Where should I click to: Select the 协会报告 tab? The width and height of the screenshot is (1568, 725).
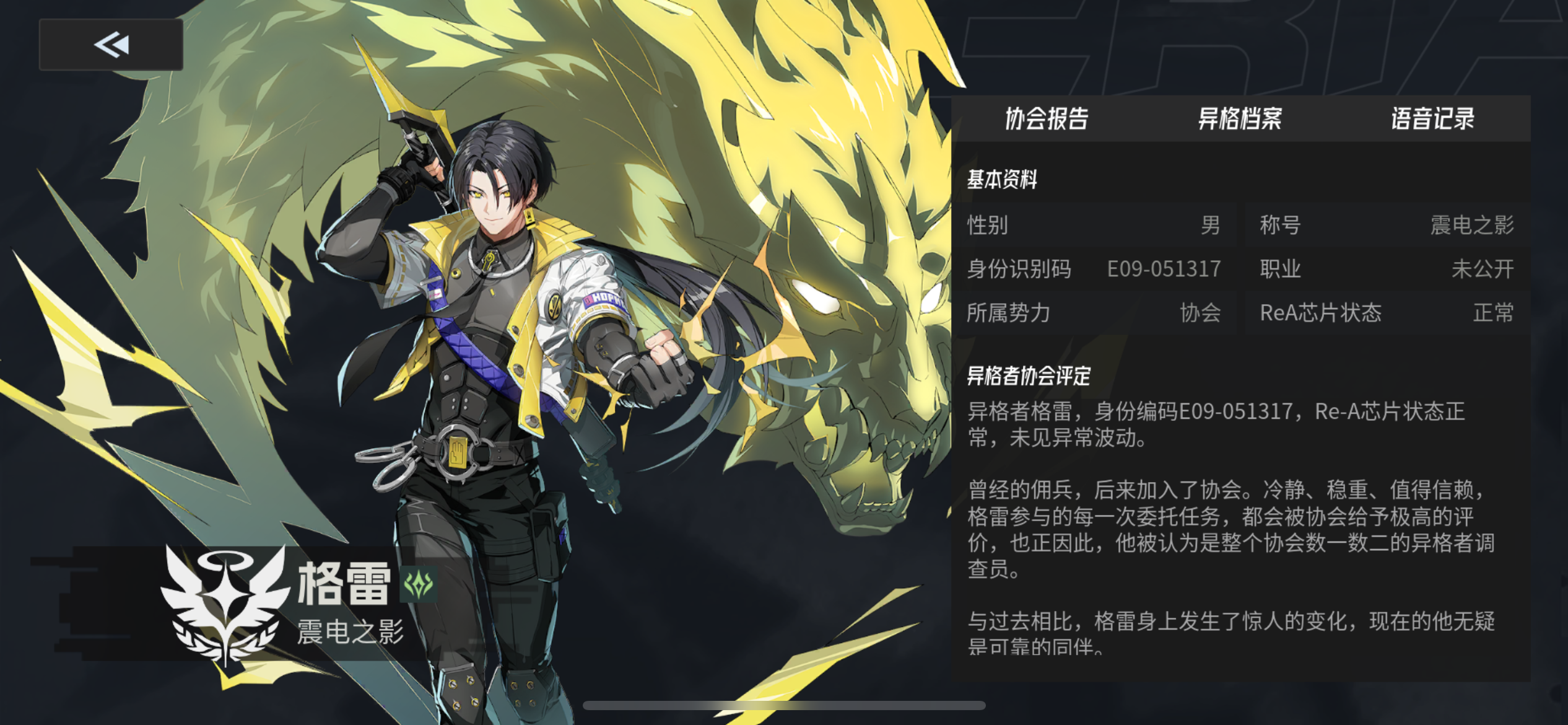coord(1048,120)
